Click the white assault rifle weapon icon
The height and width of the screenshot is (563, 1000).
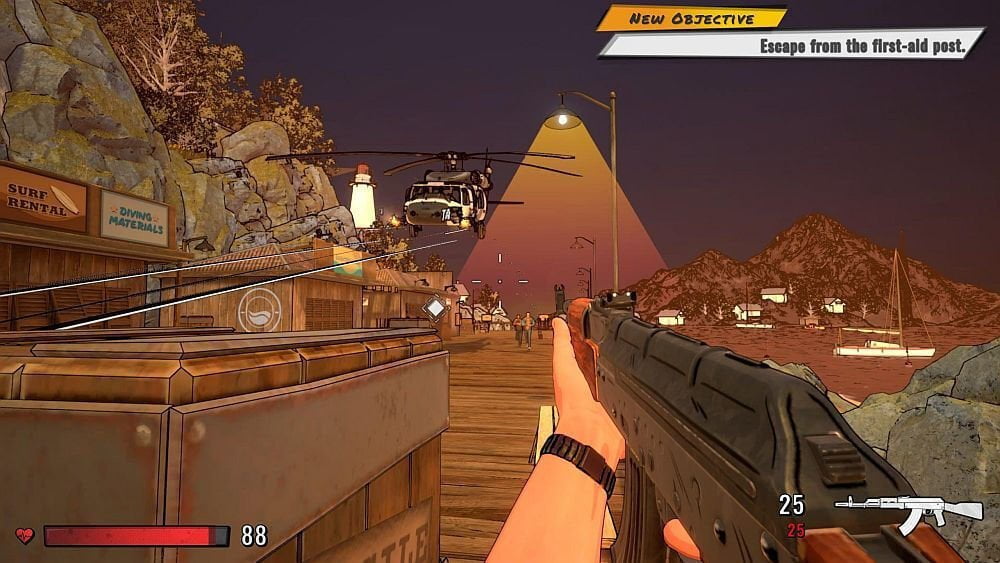pyautogui.click(x=908, y=511)
